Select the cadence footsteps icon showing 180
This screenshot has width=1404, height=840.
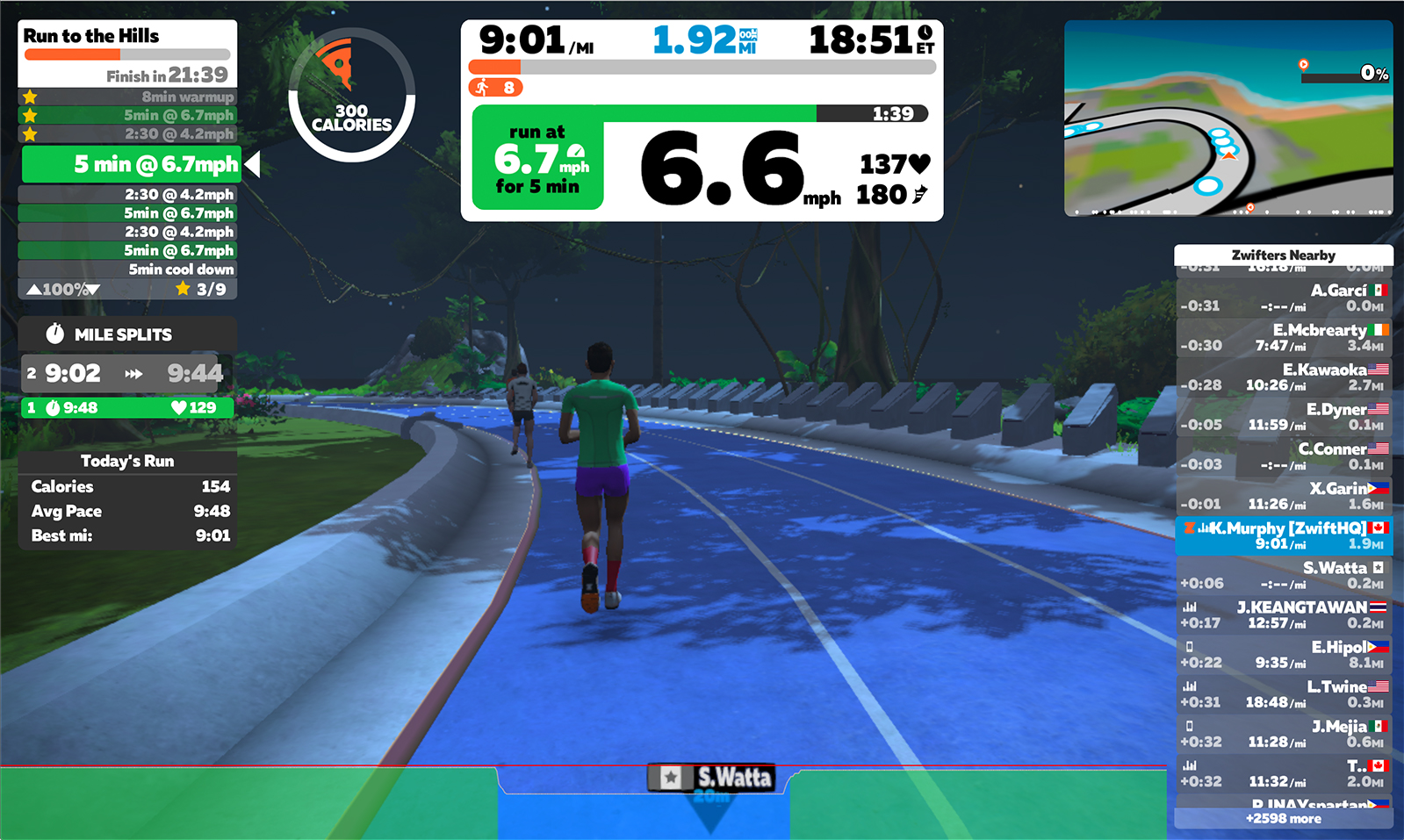(919, 192)
